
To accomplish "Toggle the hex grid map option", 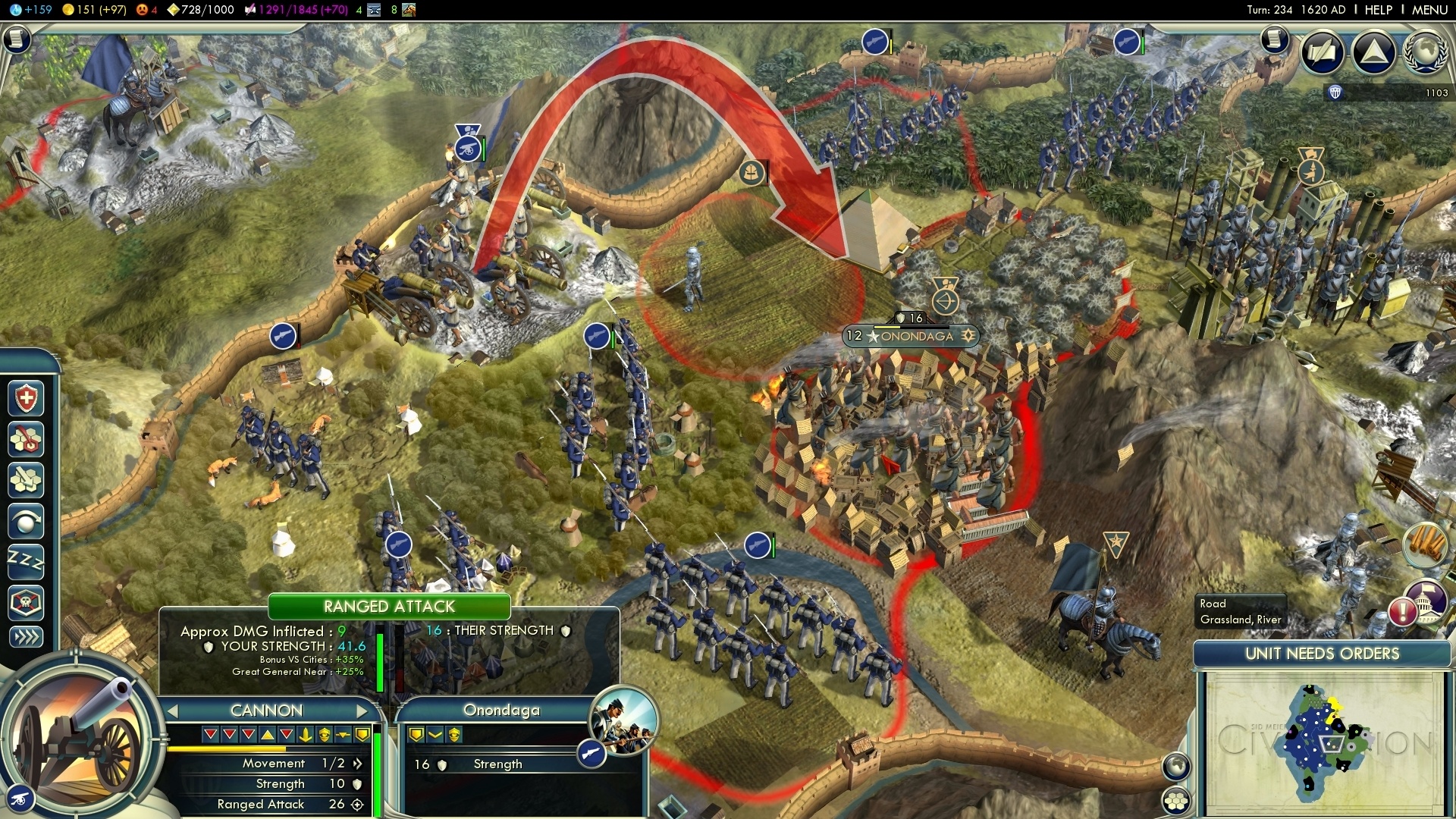I will pos(1176,801).
